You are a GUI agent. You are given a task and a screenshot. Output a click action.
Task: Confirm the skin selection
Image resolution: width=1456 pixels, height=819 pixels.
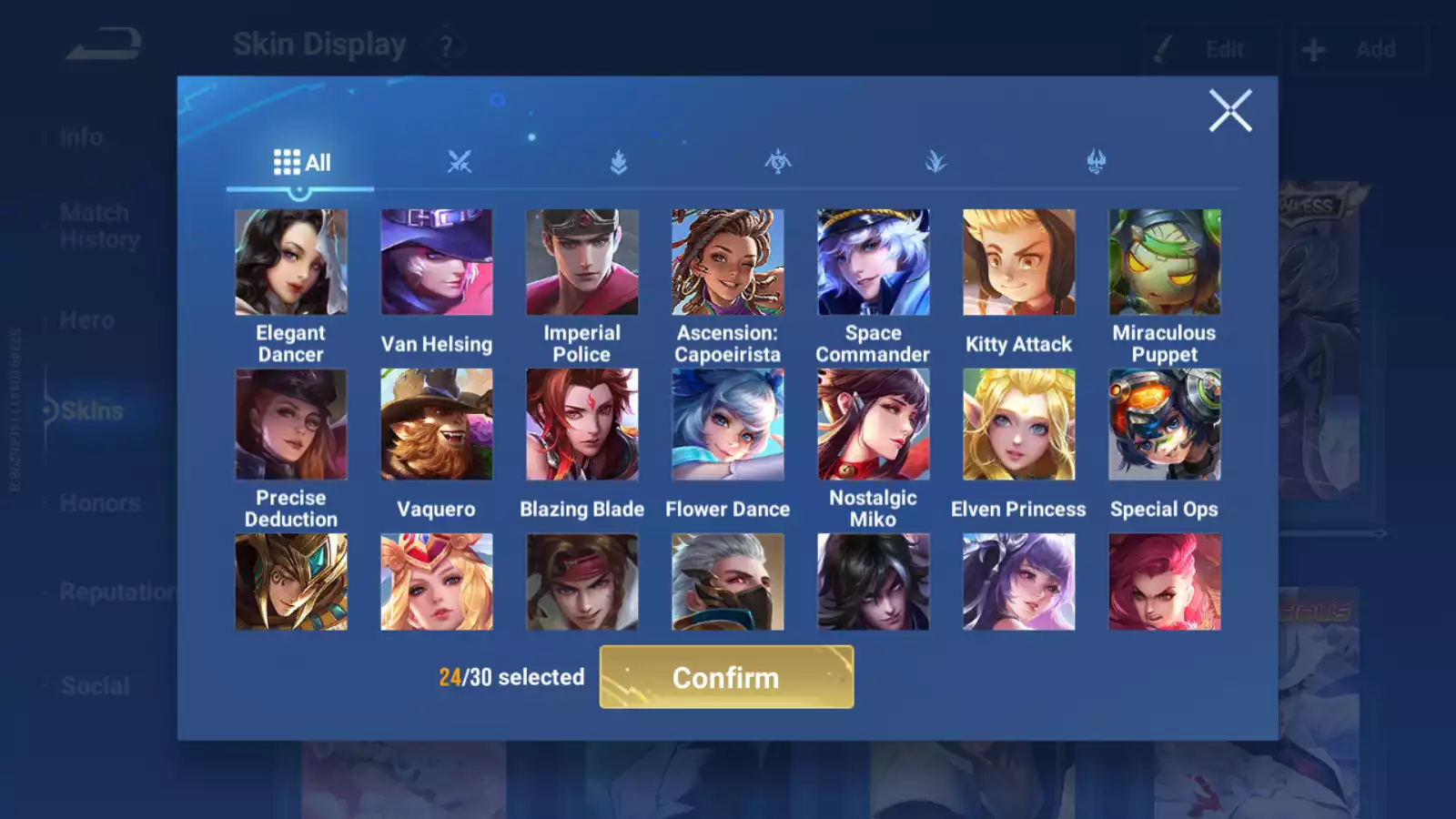pos(726,677)
